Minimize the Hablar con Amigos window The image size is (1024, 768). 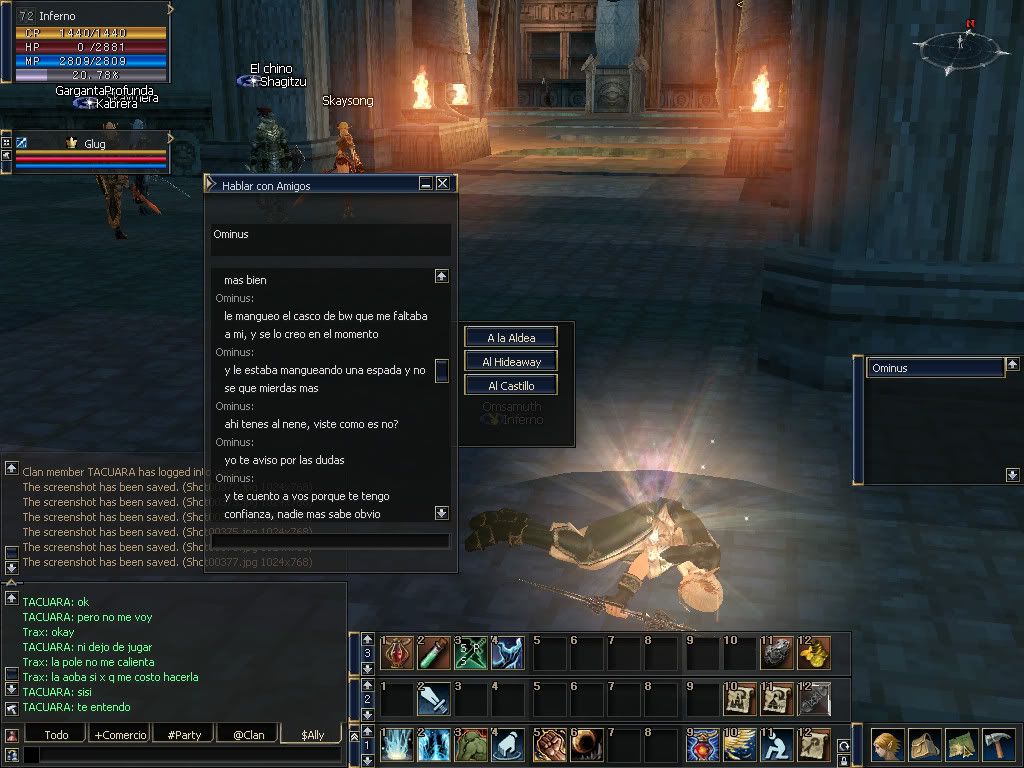[x=426, y=184]
